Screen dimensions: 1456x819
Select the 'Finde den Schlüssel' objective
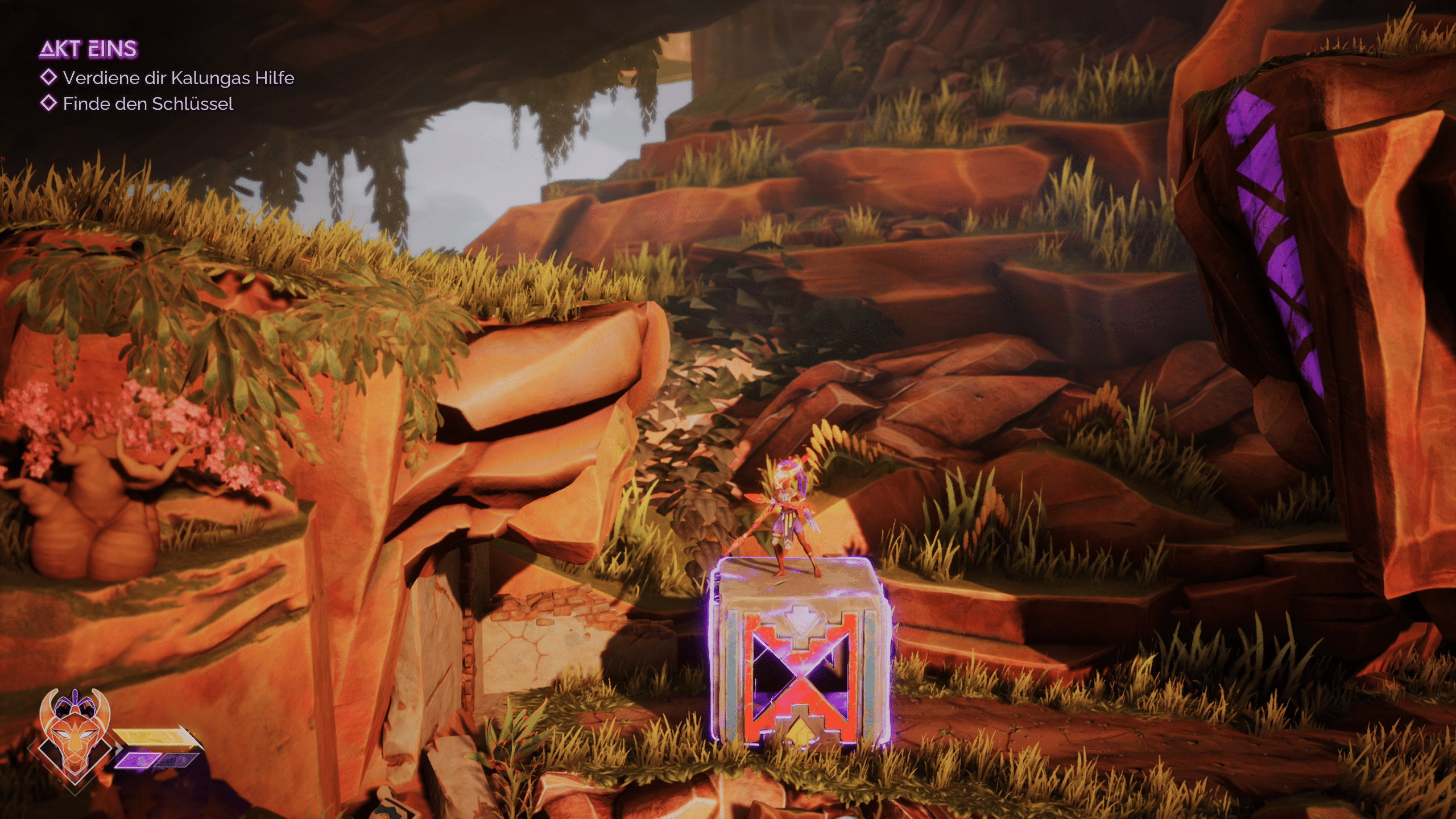point(148,104)
